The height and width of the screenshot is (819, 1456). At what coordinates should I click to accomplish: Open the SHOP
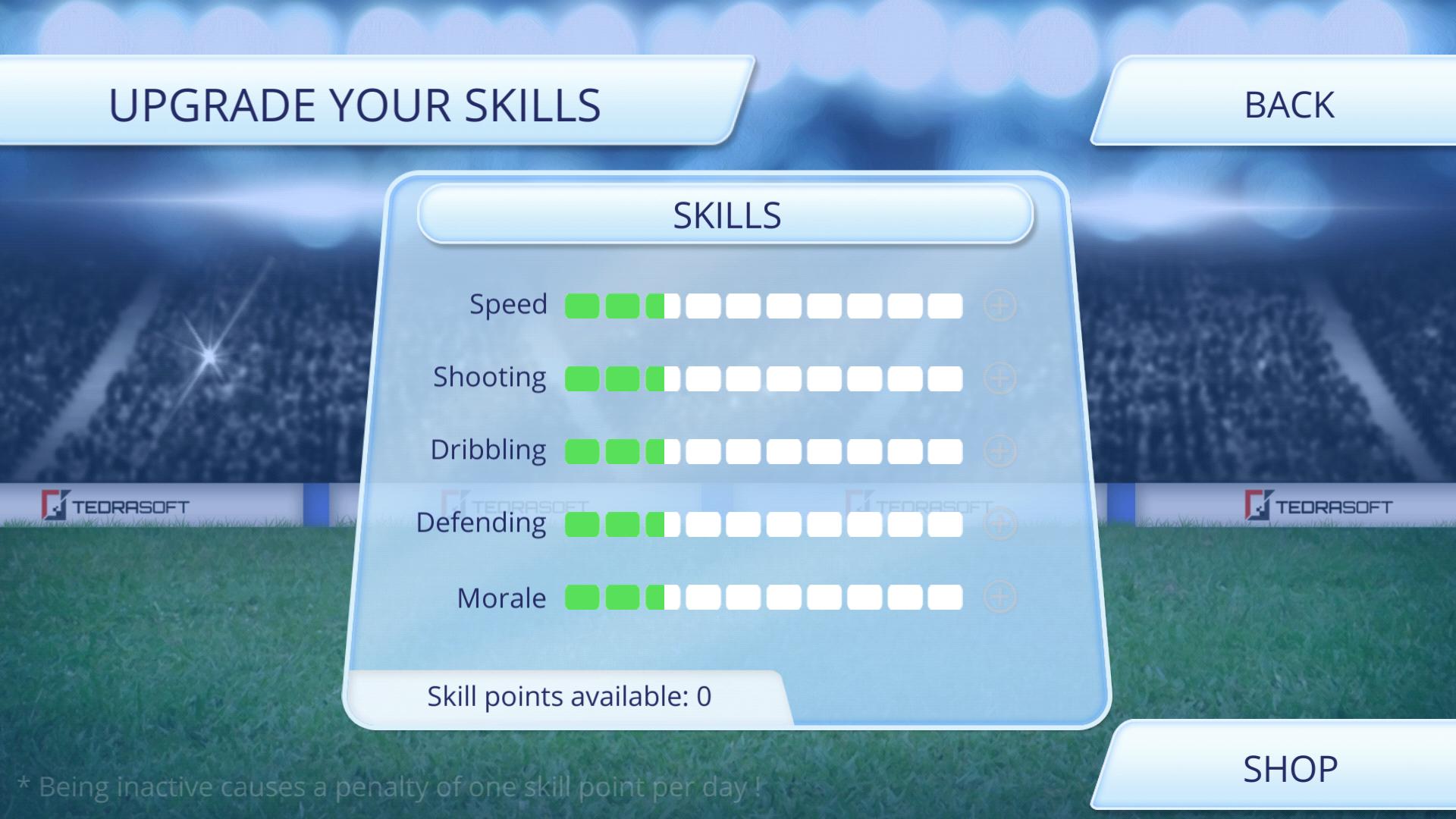(1289, 768)
